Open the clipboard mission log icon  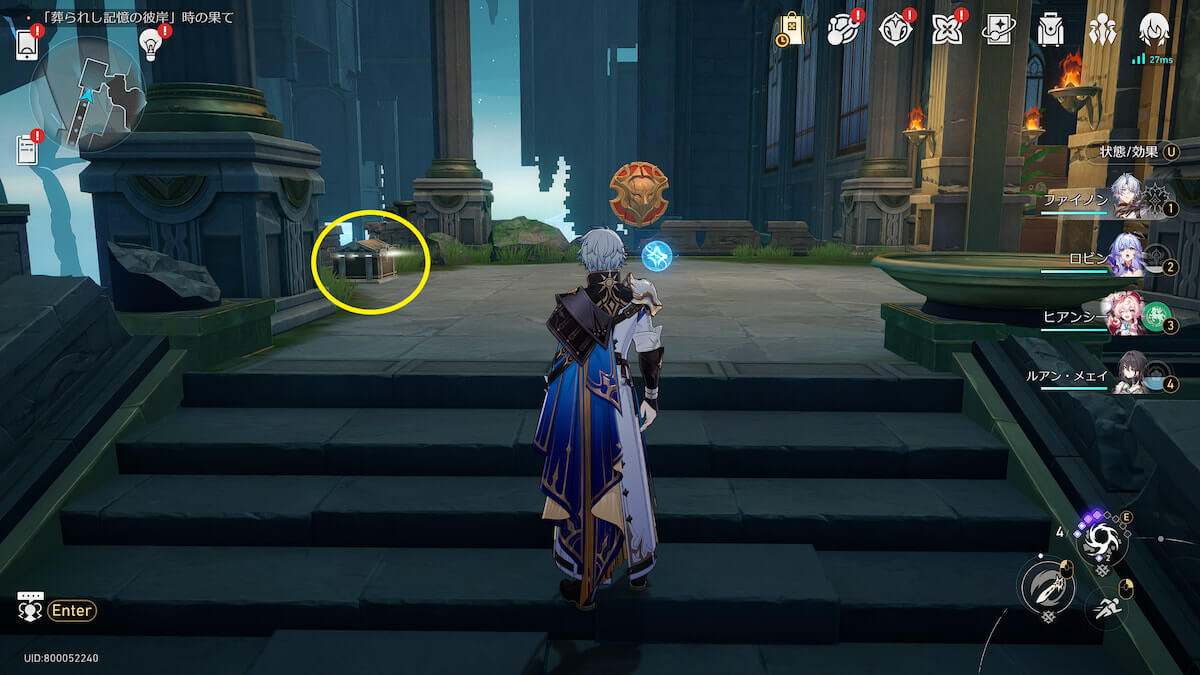point(28,150)
